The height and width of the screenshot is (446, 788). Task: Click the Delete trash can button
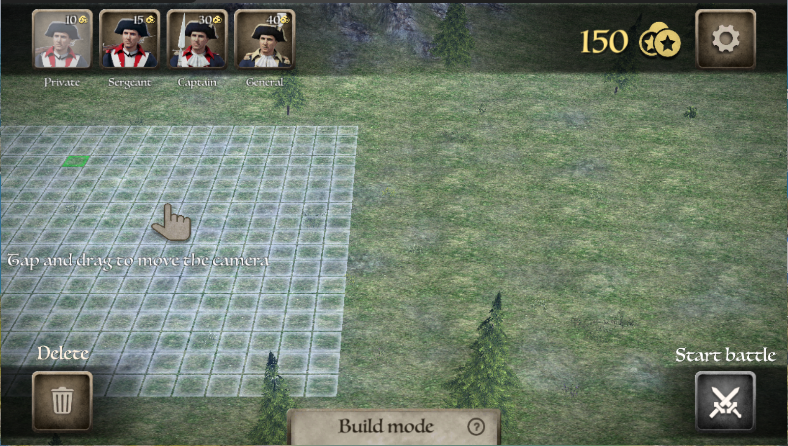[62, 401]
